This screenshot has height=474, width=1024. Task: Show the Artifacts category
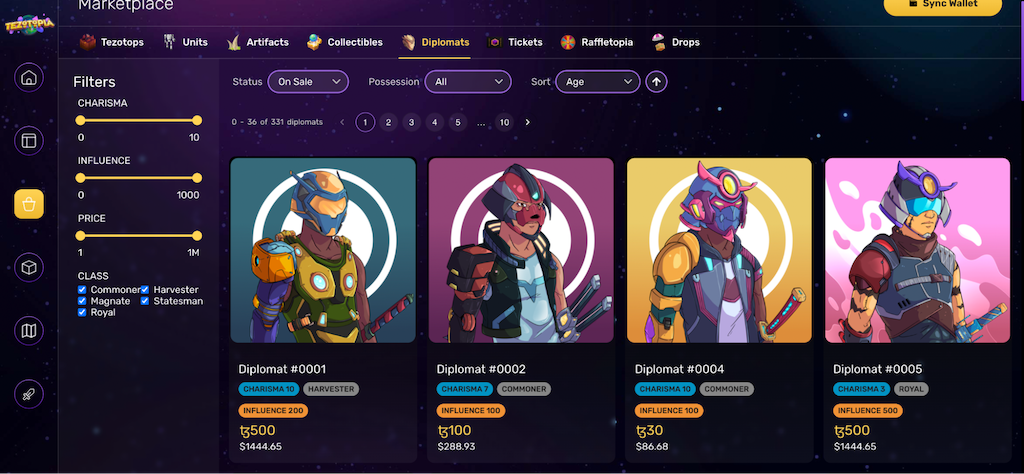coord(258,42)
